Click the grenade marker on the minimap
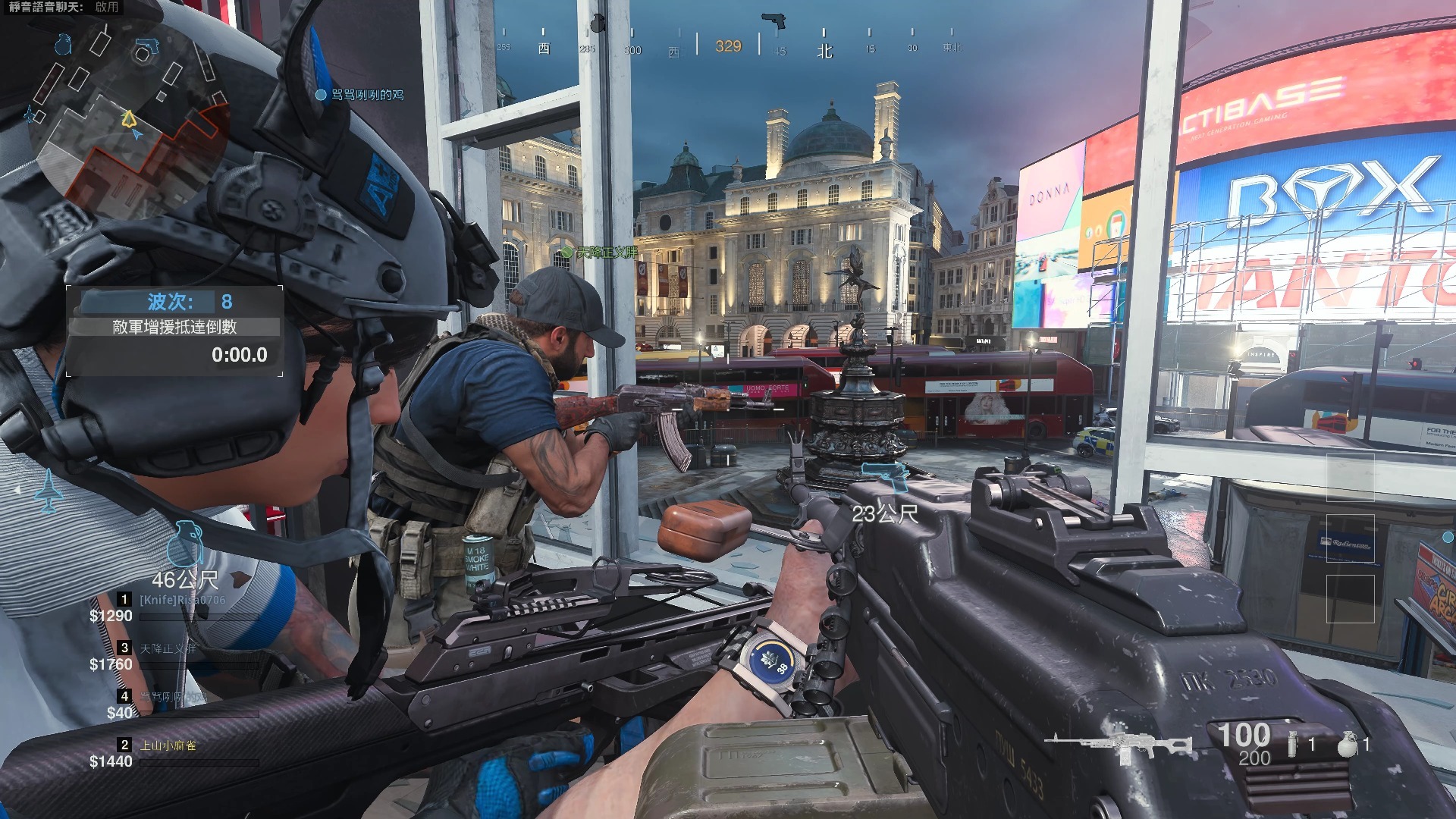Viewport: 1456px width, 819px height. (63, 45)
